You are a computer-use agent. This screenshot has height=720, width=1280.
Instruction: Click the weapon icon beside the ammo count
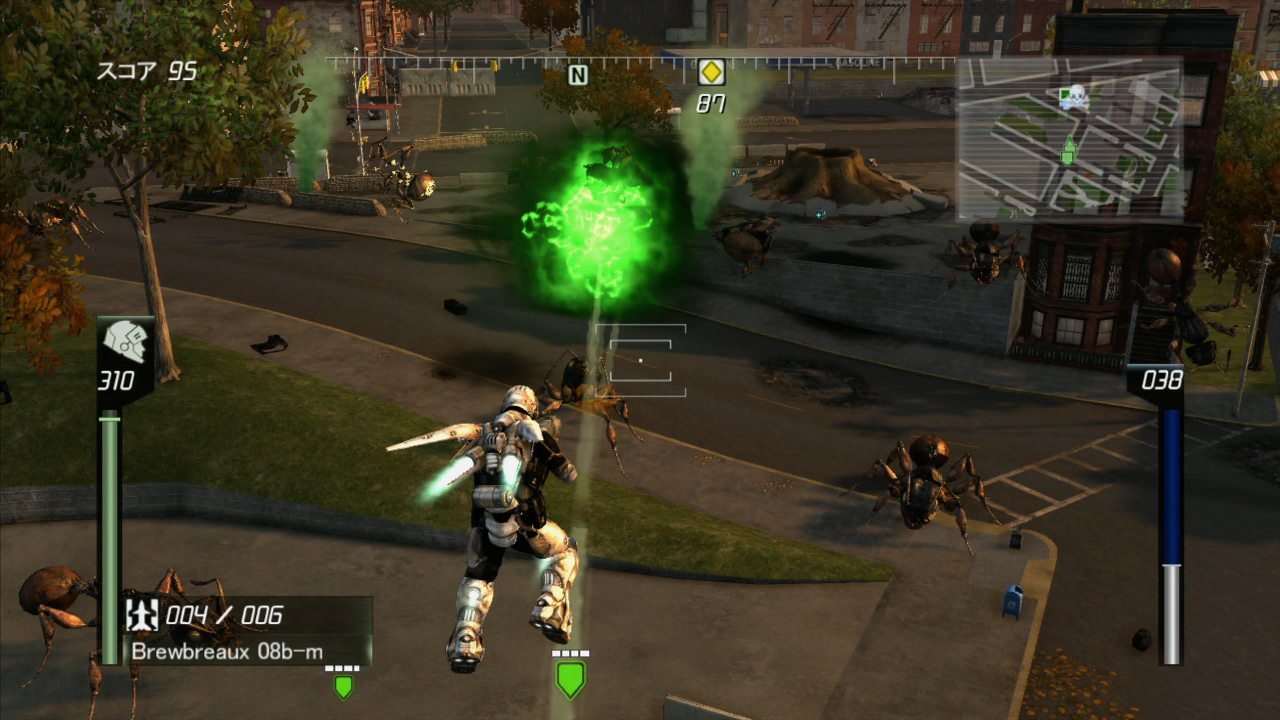pyautogui.click(x=142, y=614)
